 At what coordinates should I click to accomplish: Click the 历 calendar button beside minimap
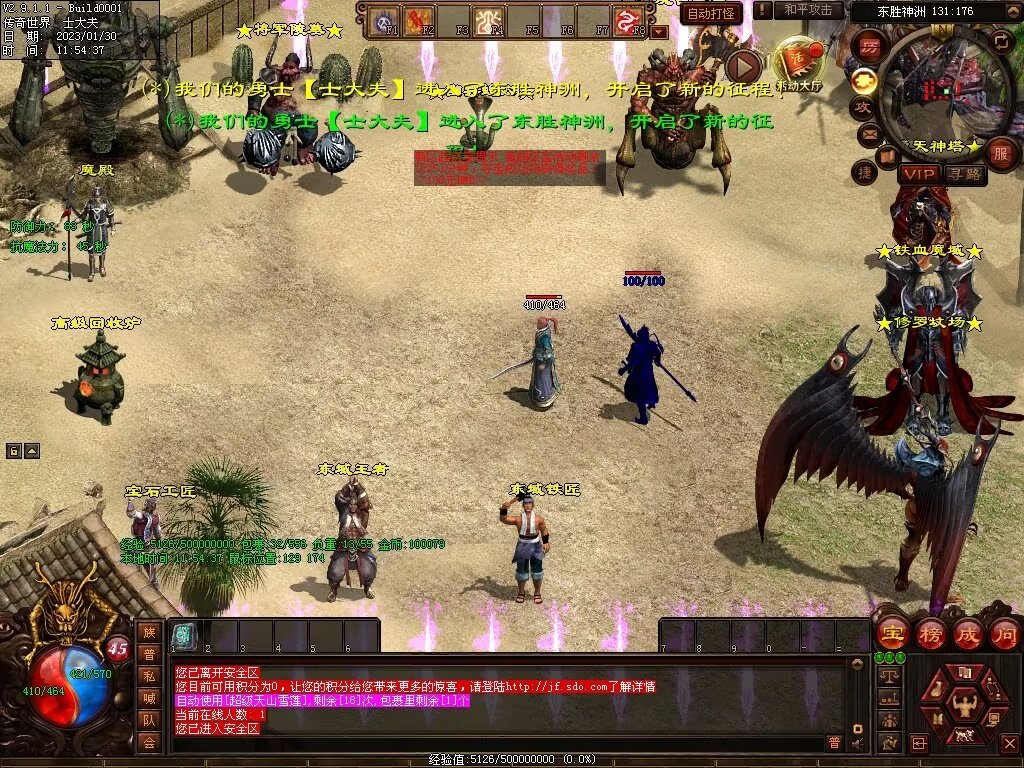point(869,49)
